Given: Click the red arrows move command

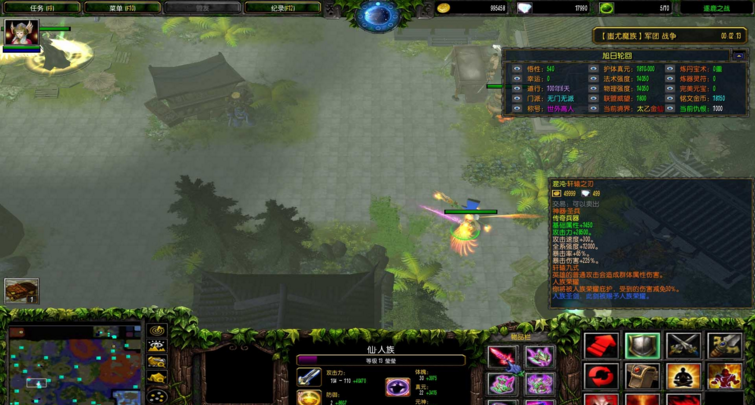Looking at the screenshot, I should pos(602,346).
